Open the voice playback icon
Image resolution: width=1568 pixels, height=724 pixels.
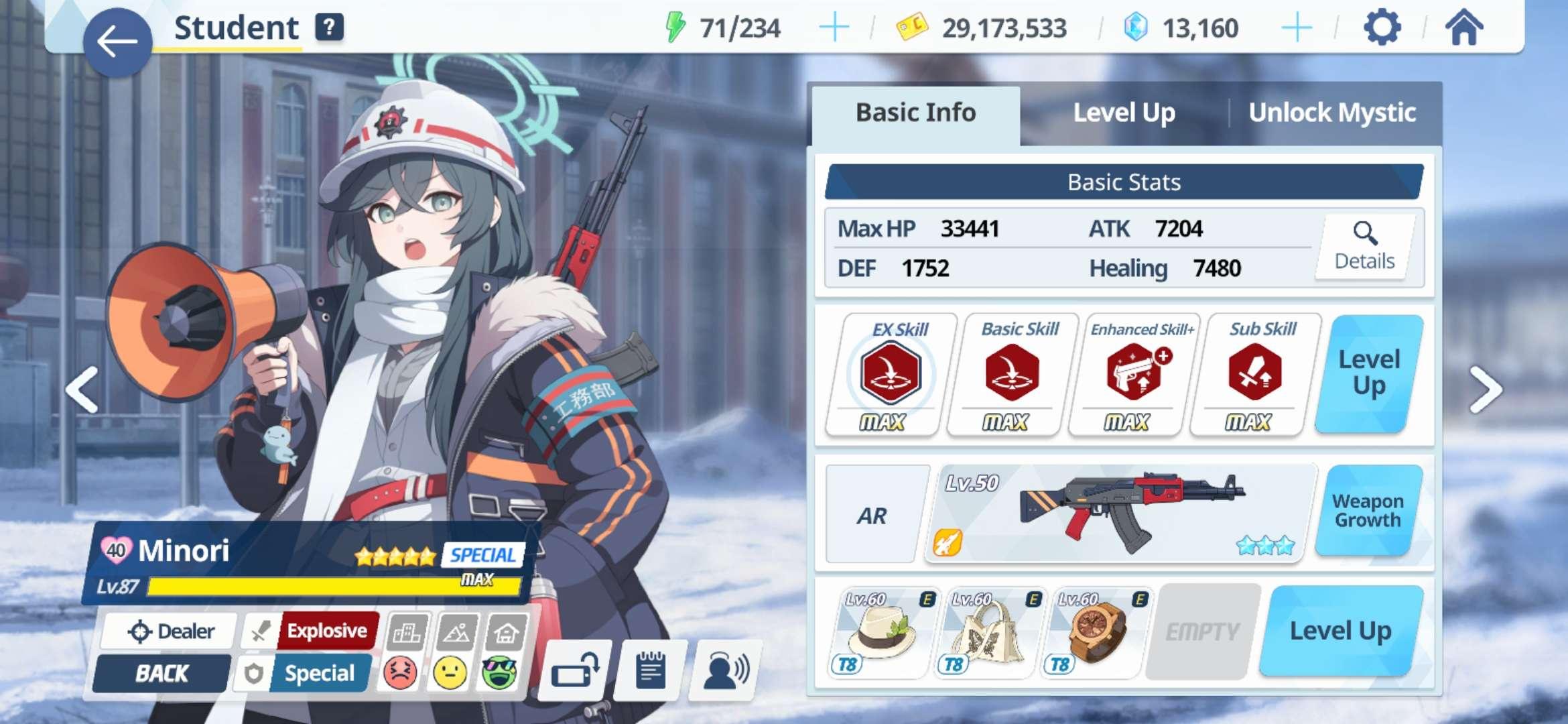pos(726,670)
